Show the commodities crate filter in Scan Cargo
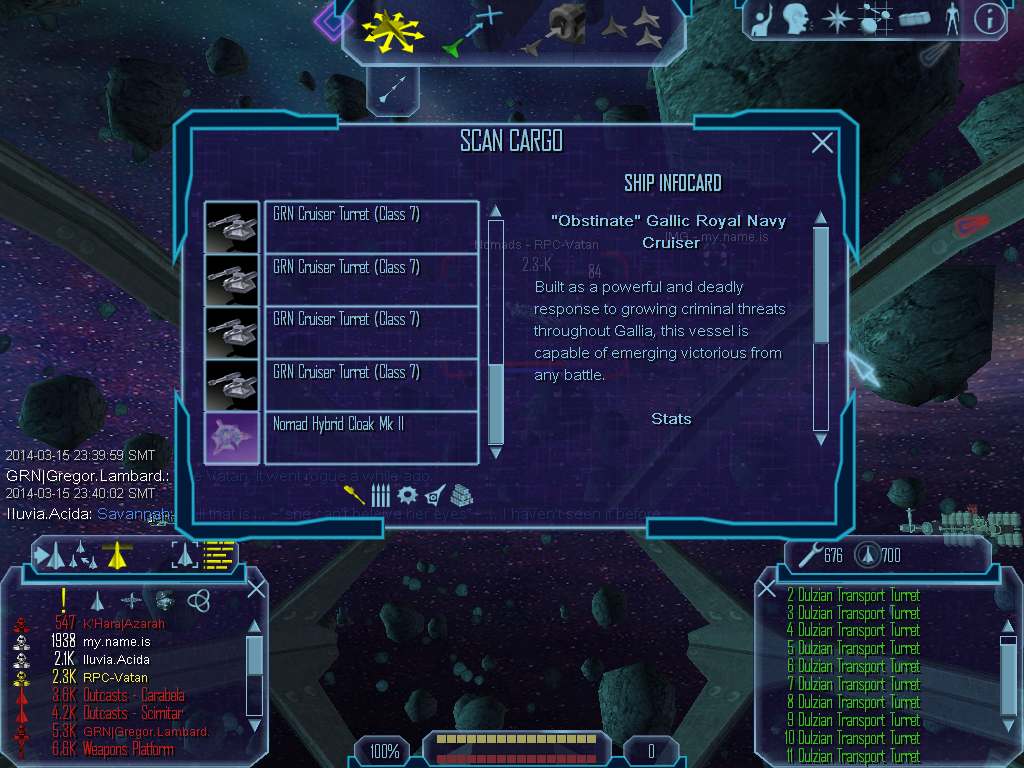Screen dimensions: 1024x768 click(x=461, y=494)
